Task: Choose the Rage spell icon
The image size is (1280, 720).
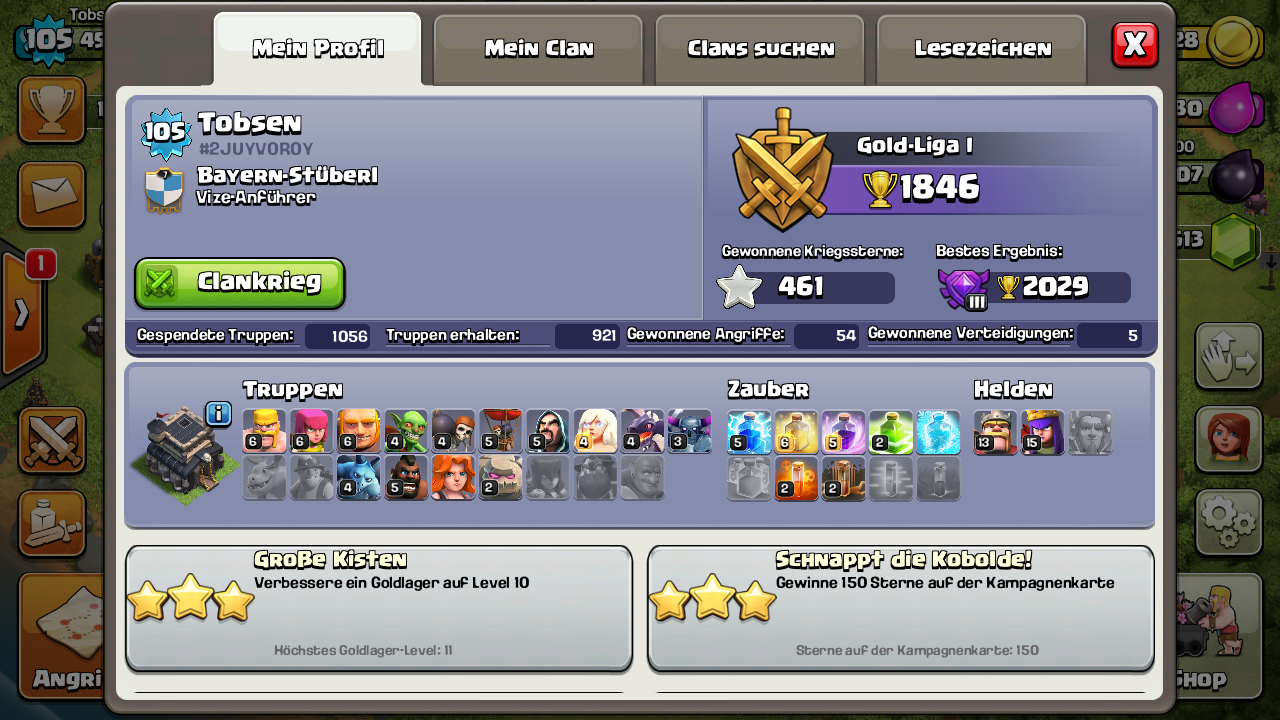Action: coord(843,431)
